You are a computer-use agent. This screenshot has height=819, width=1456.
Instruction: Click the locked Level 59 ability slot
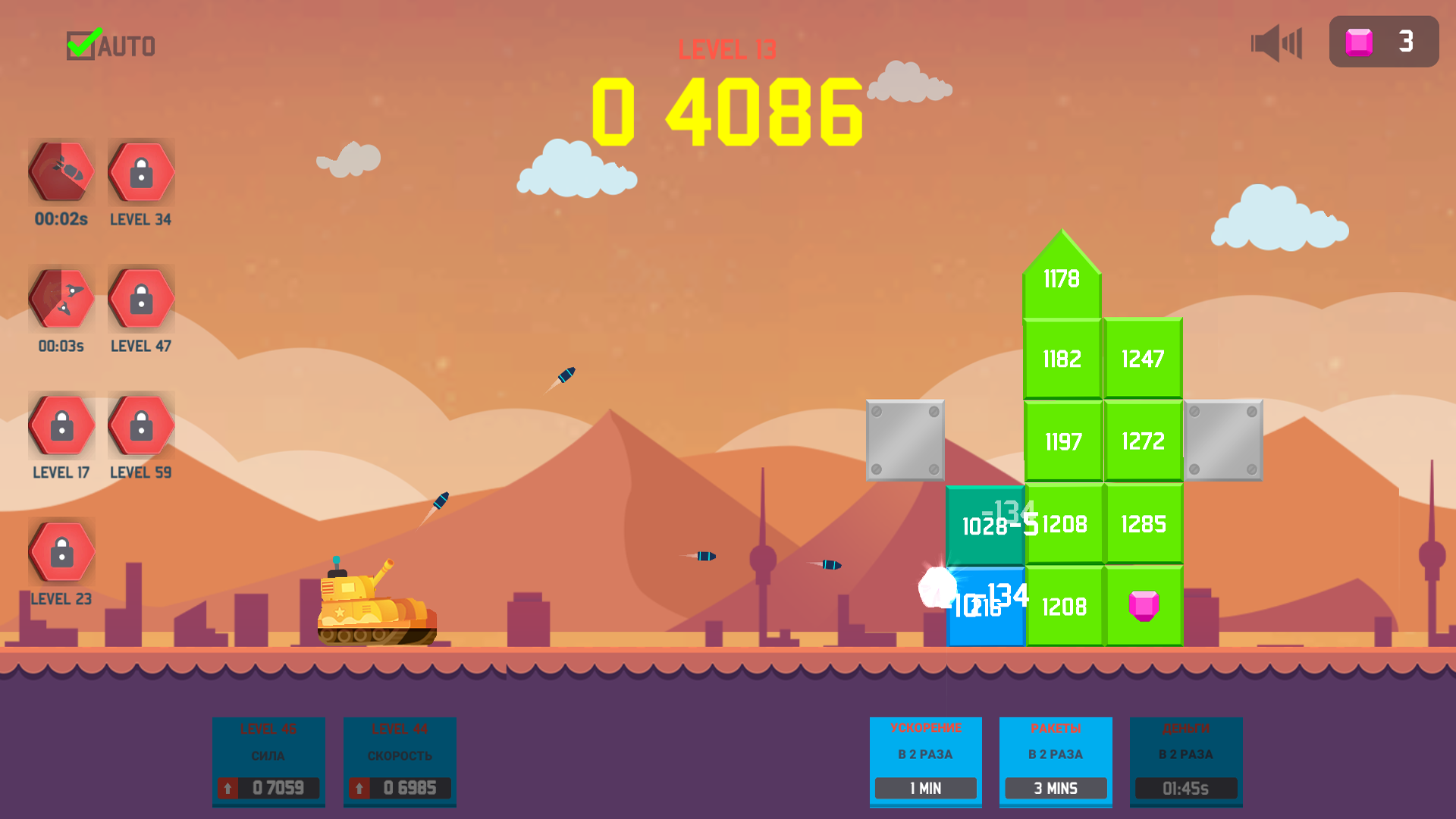[x=140, y=423]
